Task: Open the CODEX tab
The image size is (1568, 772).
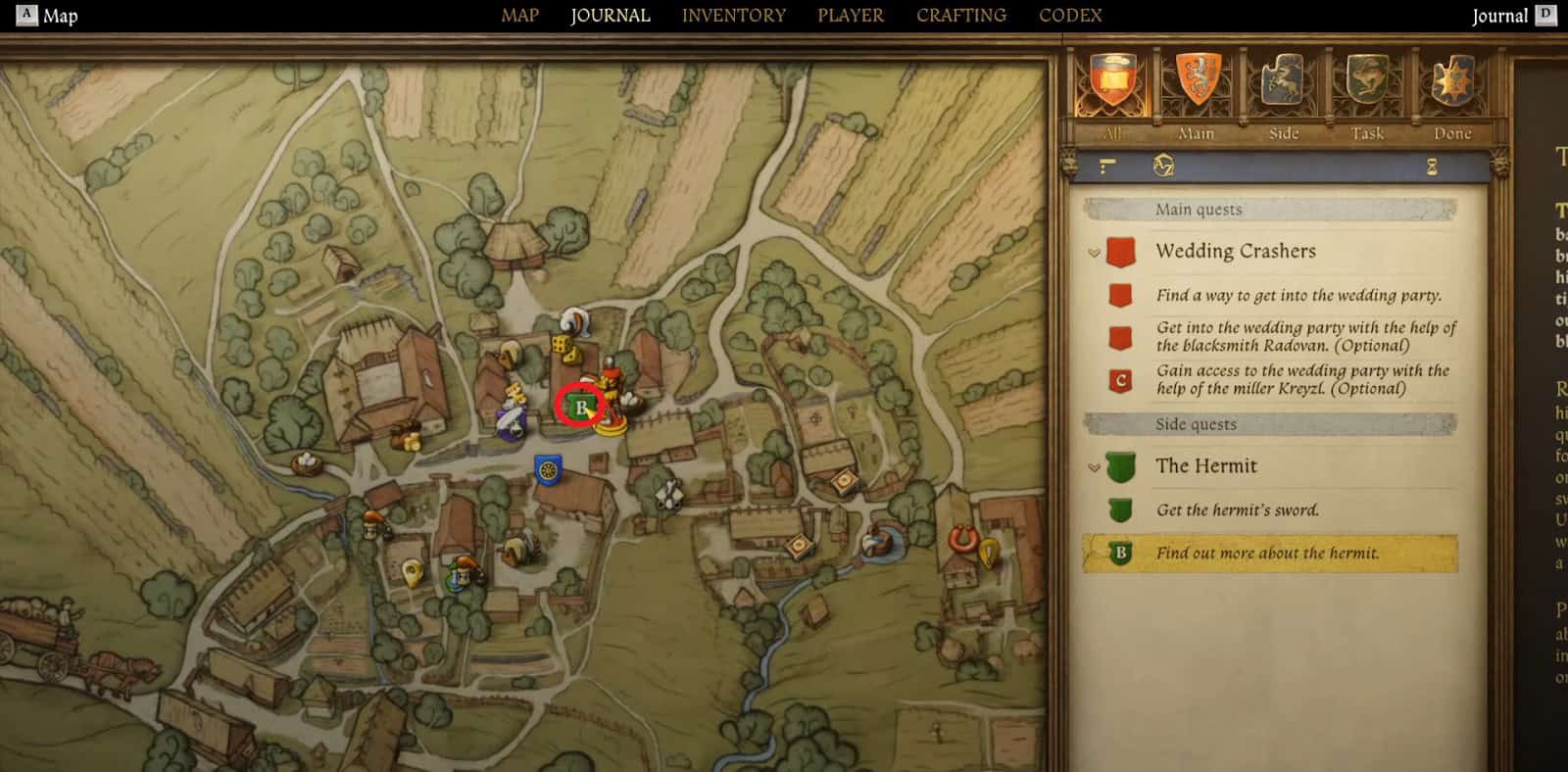Action: click(x=1069, y=15)
